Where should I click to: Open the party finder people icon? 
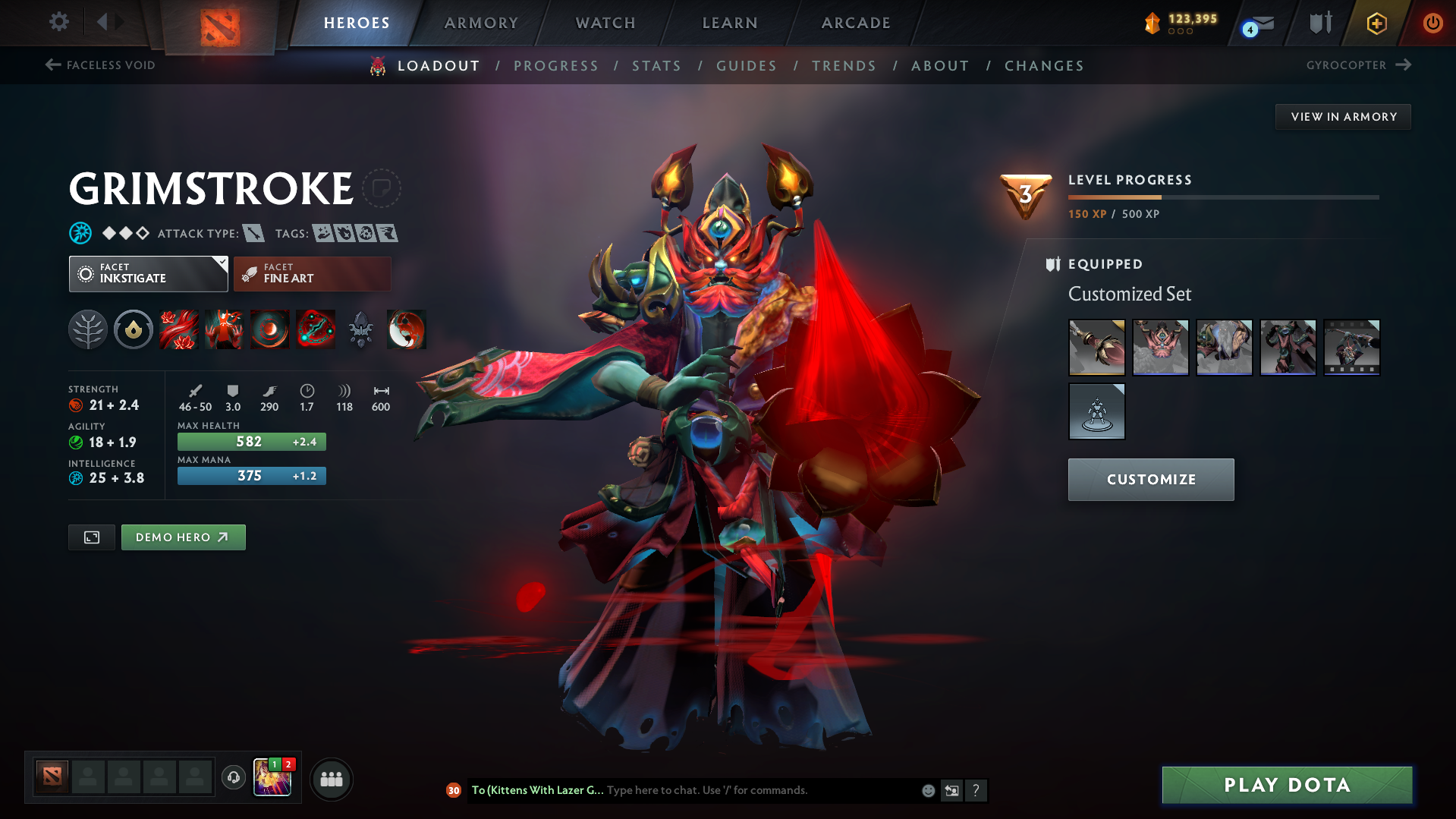point(331,779)
